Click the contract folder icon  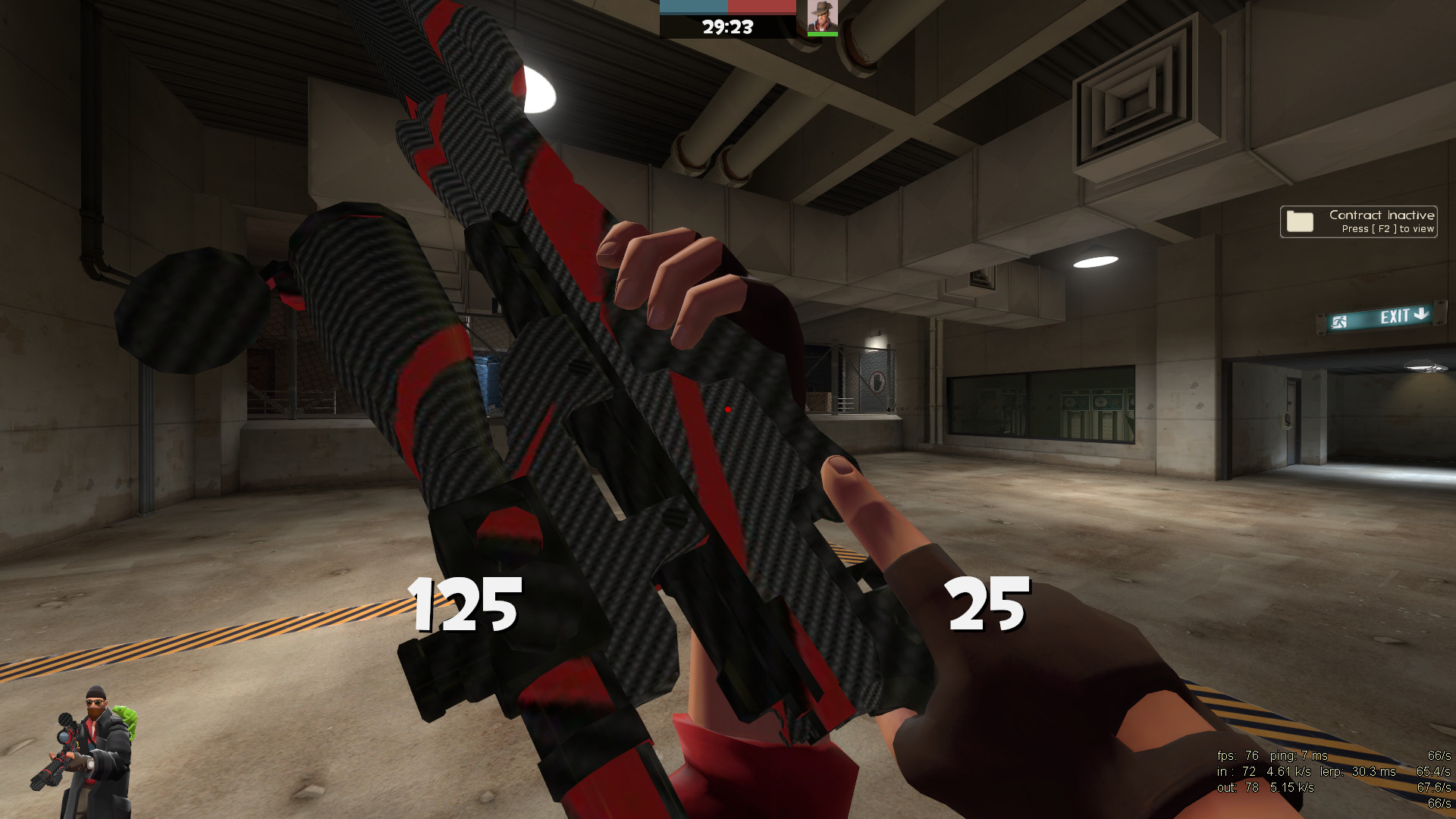coord(1300,221)
